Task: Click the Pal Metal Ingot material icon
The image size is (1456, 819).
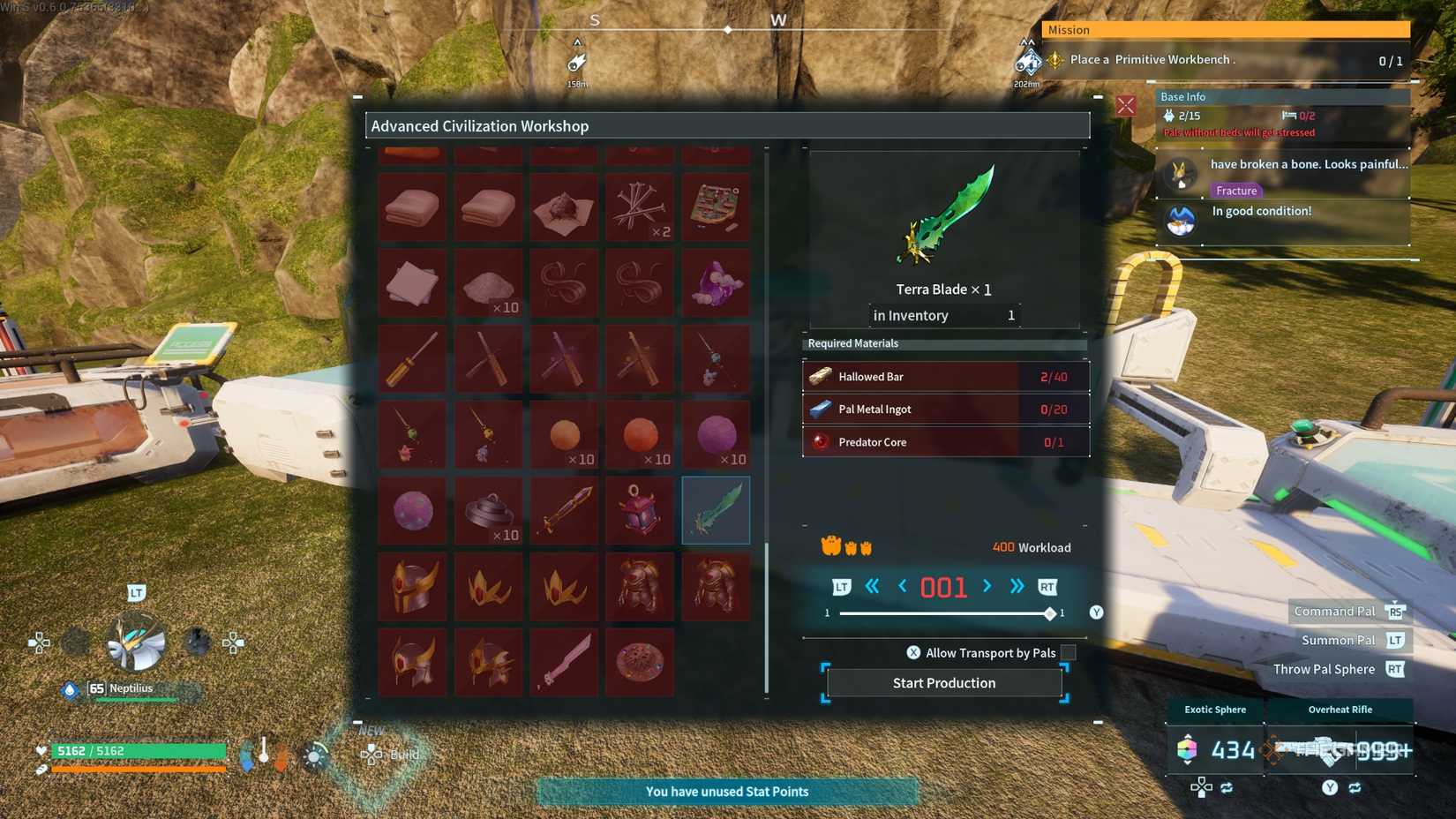Action: [x=818, y=409]
